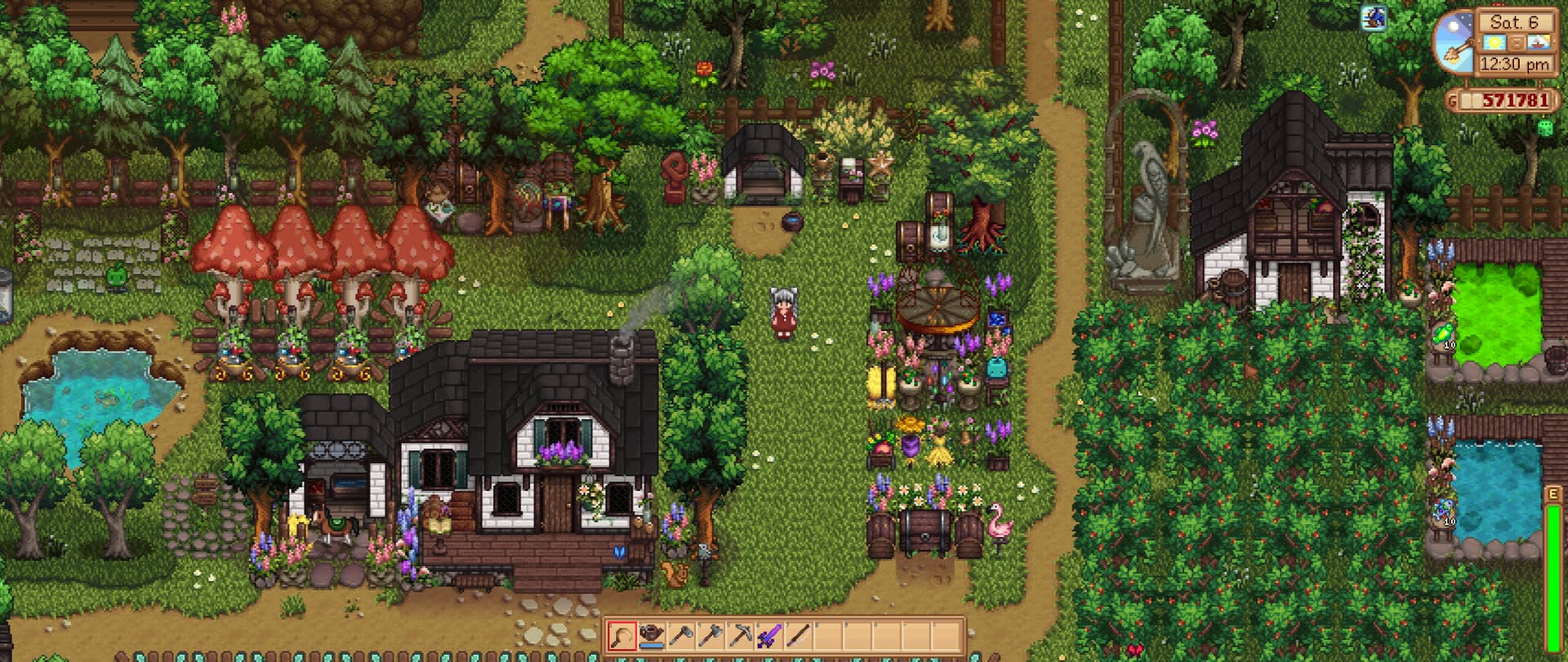Click the gold coin icon beside the money total

[x=1453, y=100]
